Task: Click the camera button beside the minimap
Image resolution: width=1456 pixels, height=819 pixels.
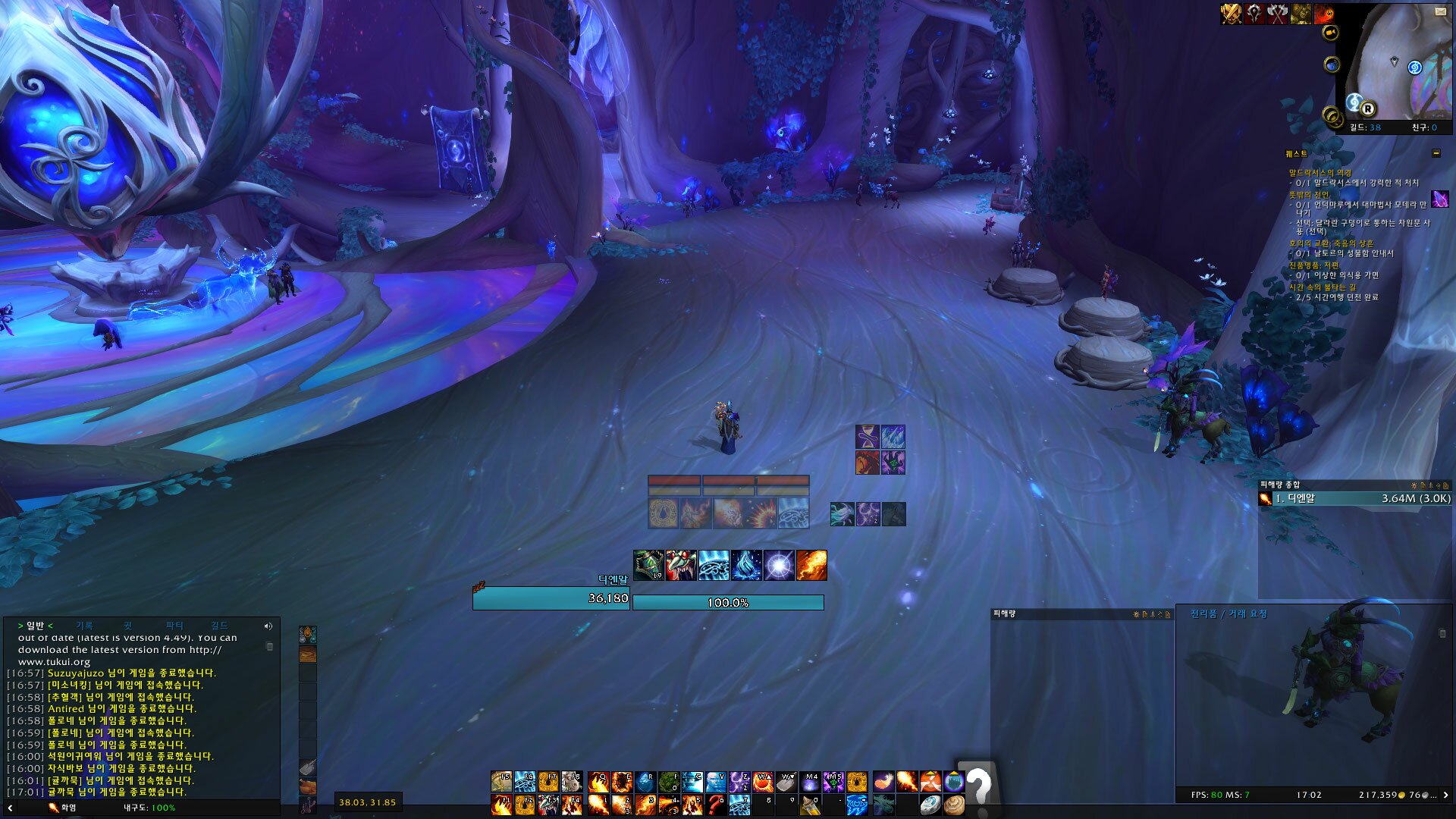Action: pyautogui.click(x=1330, y=33)
